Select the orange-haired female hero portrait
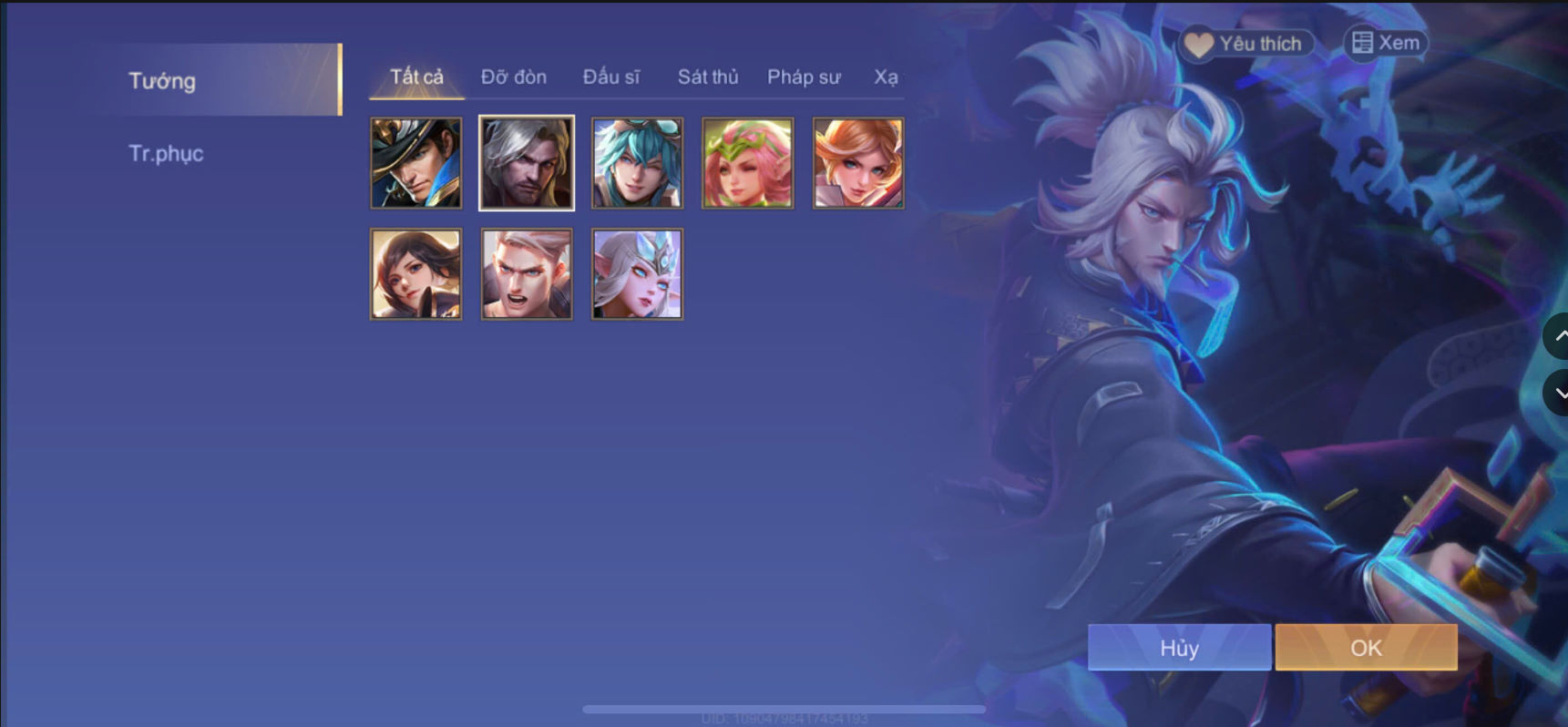The image size is (1568, 727). [x=856, y=162]
